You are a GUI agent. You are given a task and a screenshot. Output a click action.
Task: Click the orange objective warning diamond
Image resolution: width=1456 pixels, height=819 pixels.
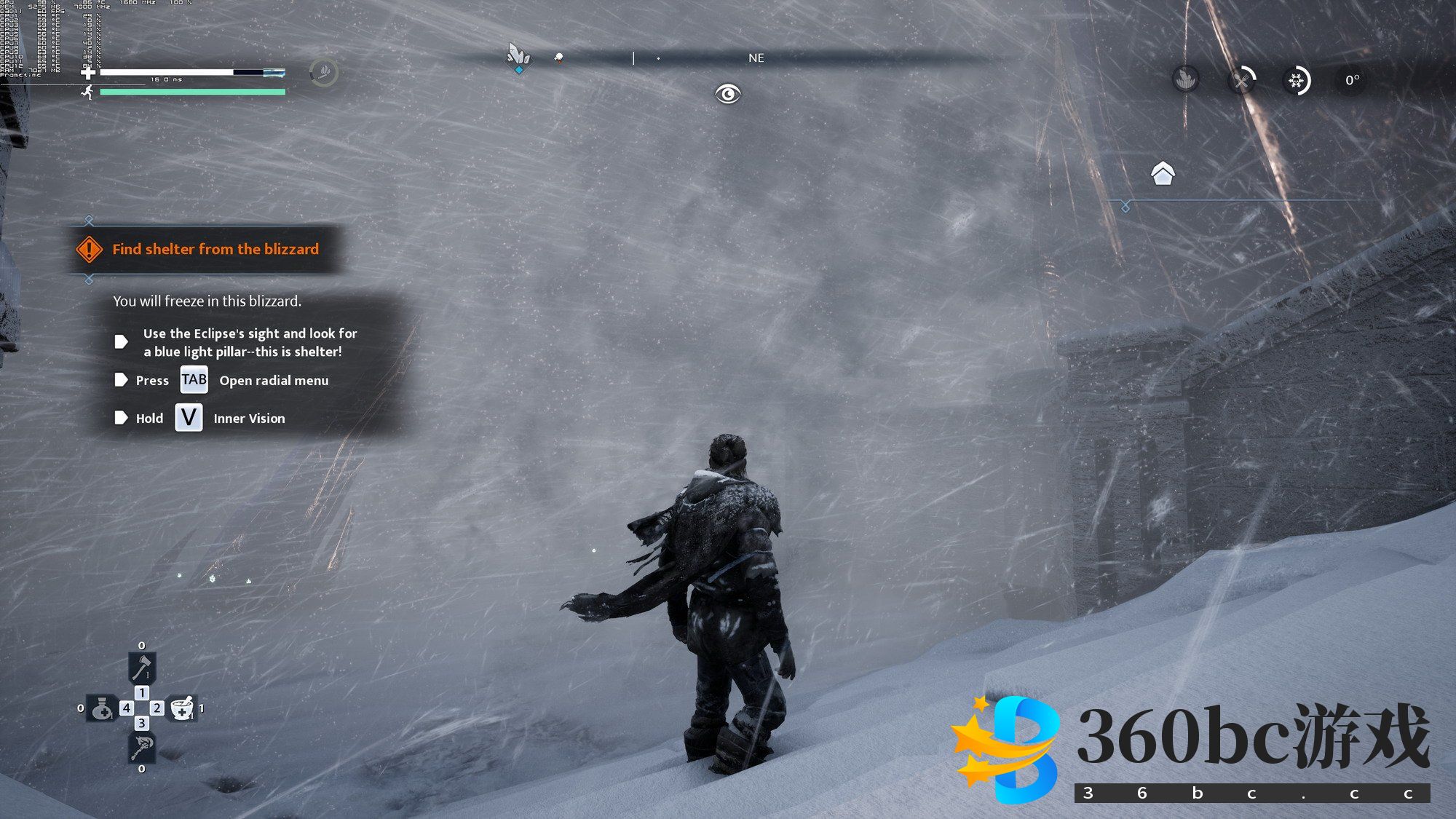89,249
